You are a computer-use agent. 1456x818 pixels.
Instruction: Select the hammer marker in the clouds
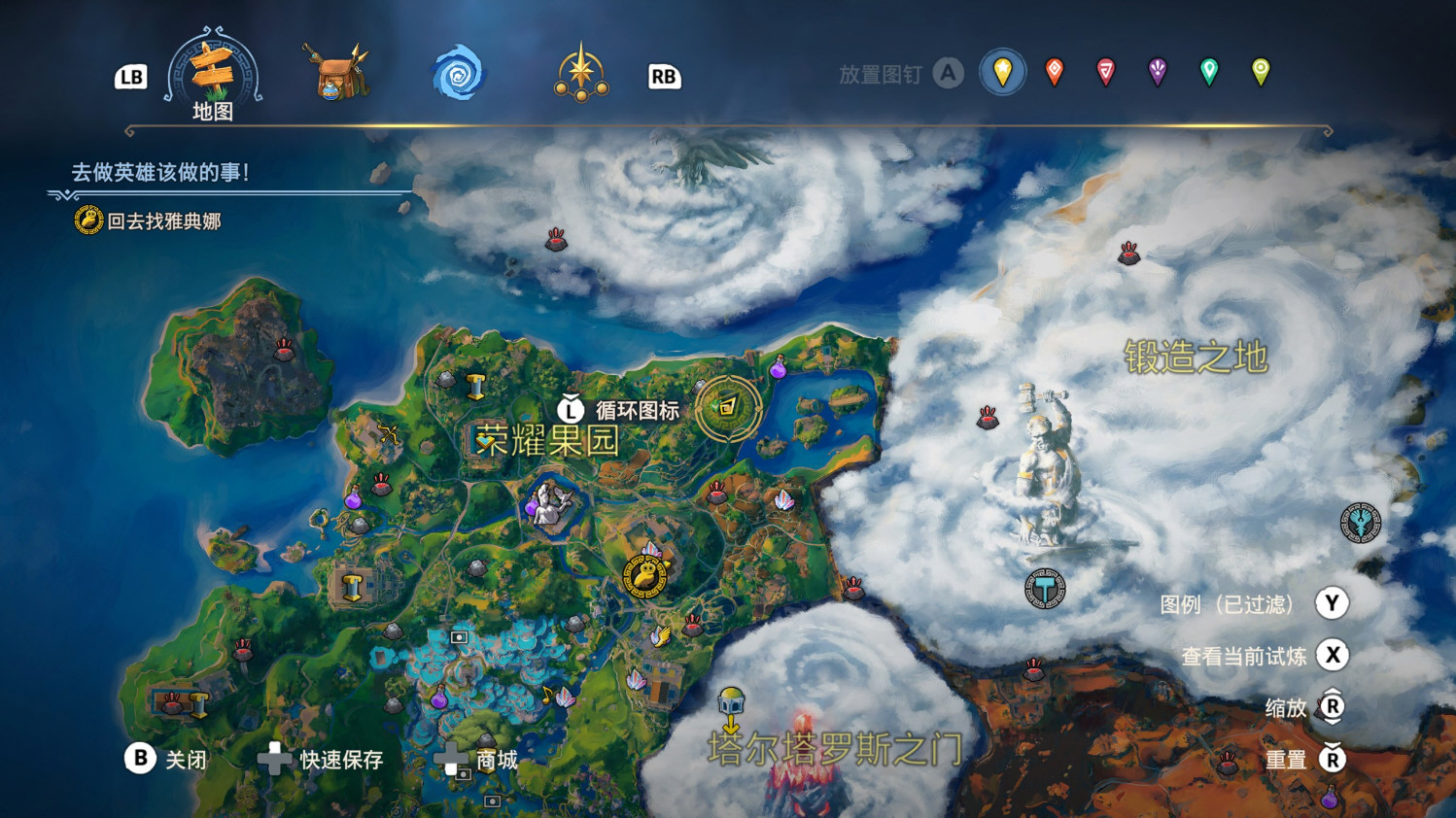pos(1045,589)
